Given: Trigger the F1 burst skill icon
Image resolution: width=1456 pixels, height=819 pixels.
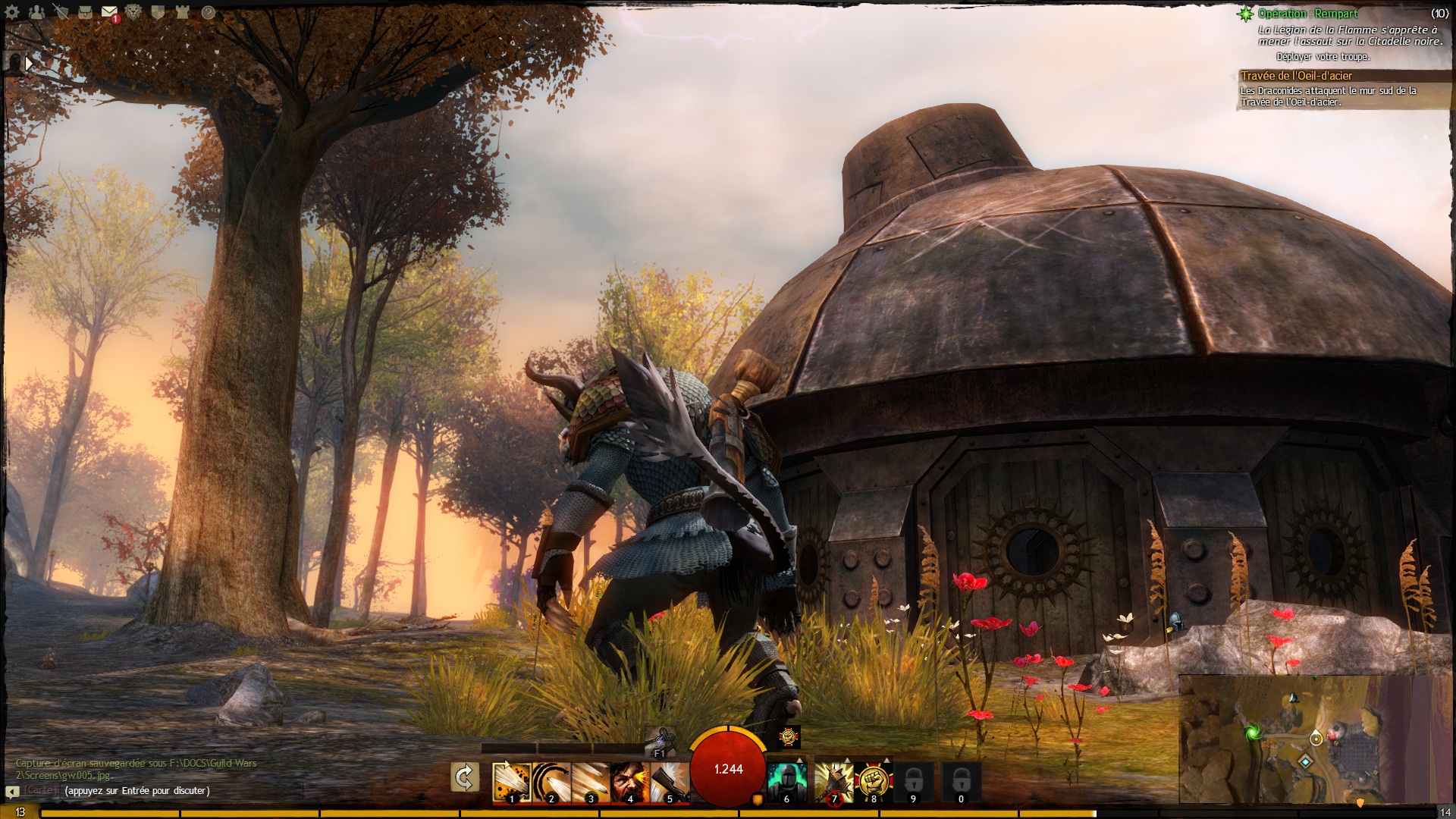Looking at the screenshot, I should pos(659,739).
